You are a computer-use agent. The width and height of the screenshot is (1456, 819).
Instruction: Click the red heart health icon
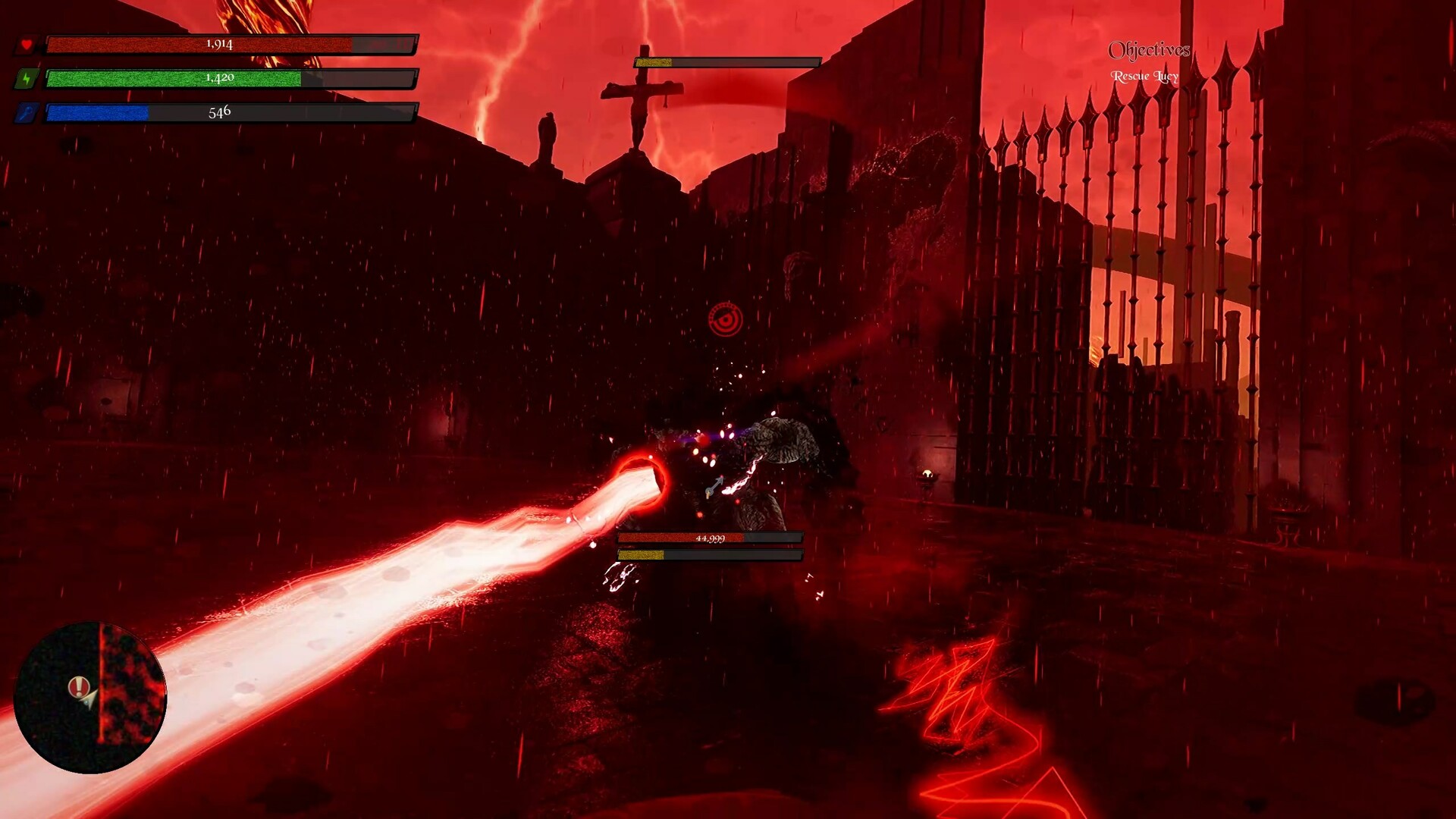click(x=28, y=44)
